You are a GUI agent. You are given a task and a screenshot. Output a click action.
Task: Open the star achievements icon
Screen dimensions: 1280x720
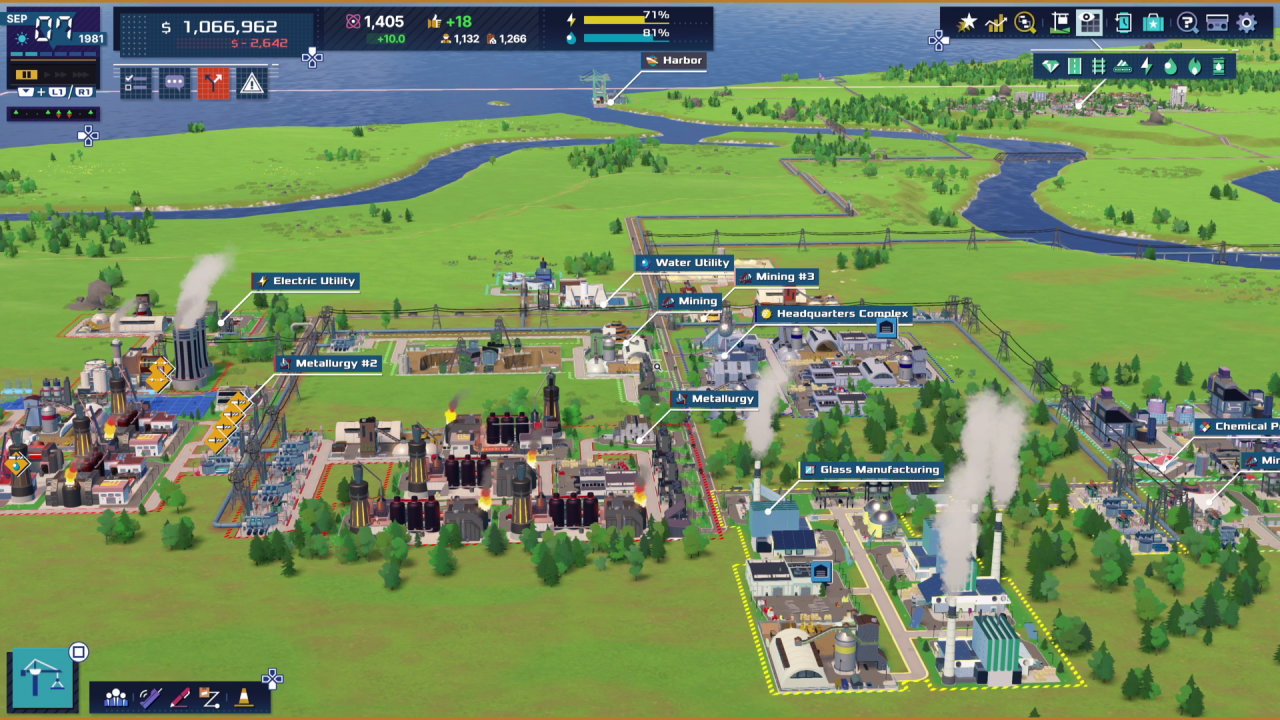[x=966, y=23]
